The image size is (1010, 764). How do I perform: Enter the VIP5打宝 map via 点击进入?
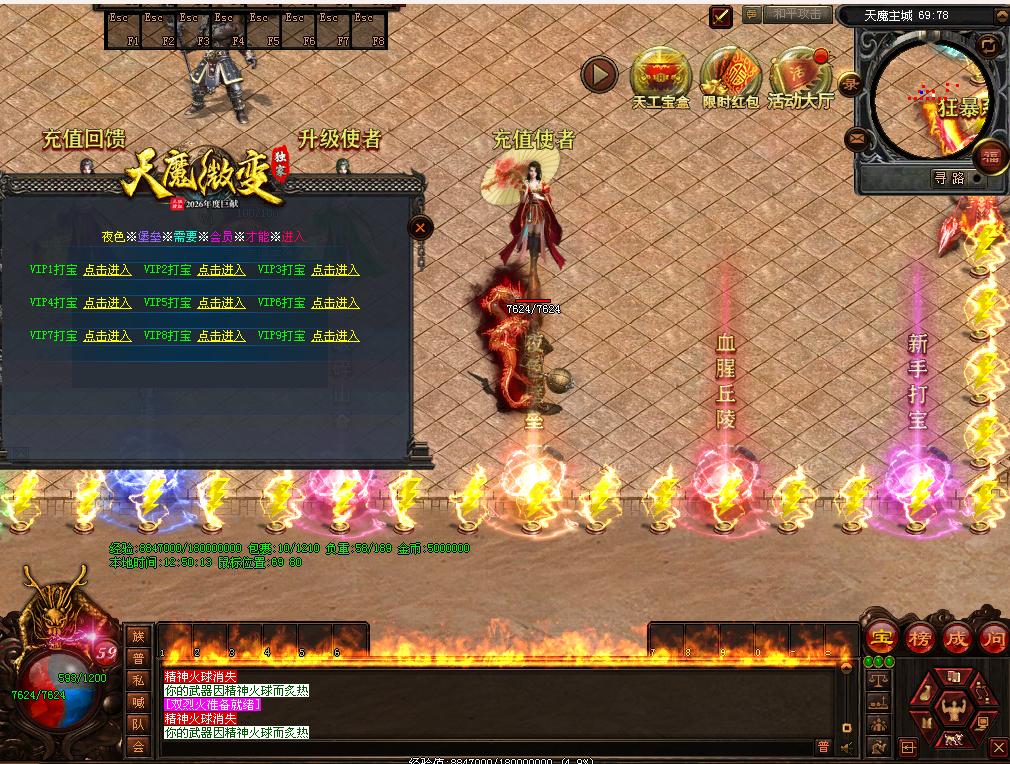pyautogui.click(x=221, y=303)
